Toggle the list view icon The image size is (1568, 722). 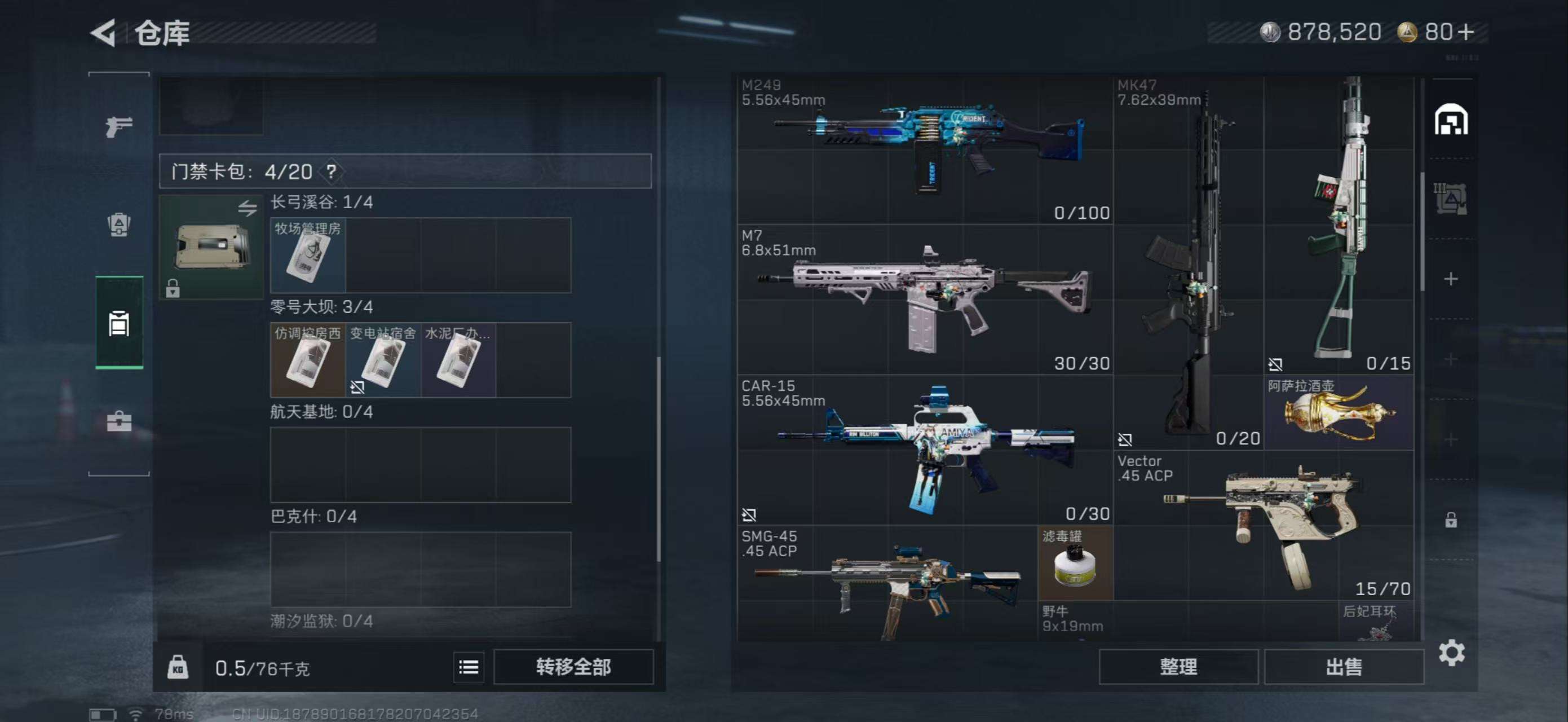pyautogui.click(x=468, y=667)
